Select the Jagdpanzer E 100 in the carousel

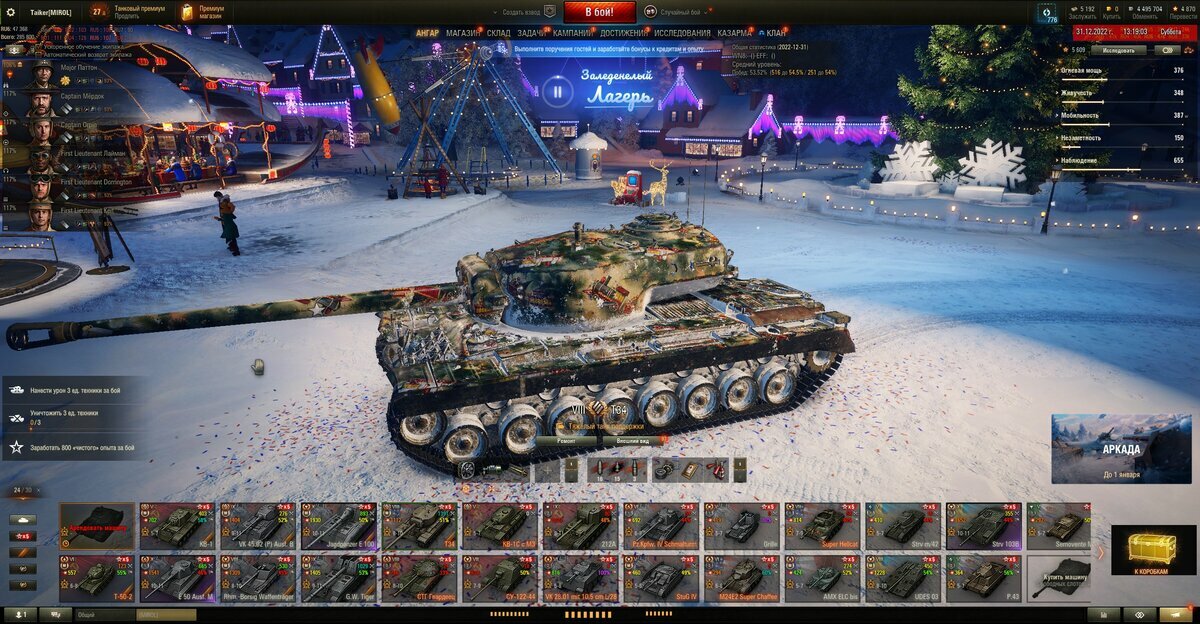pyautogui.click(x=339, y=525)
